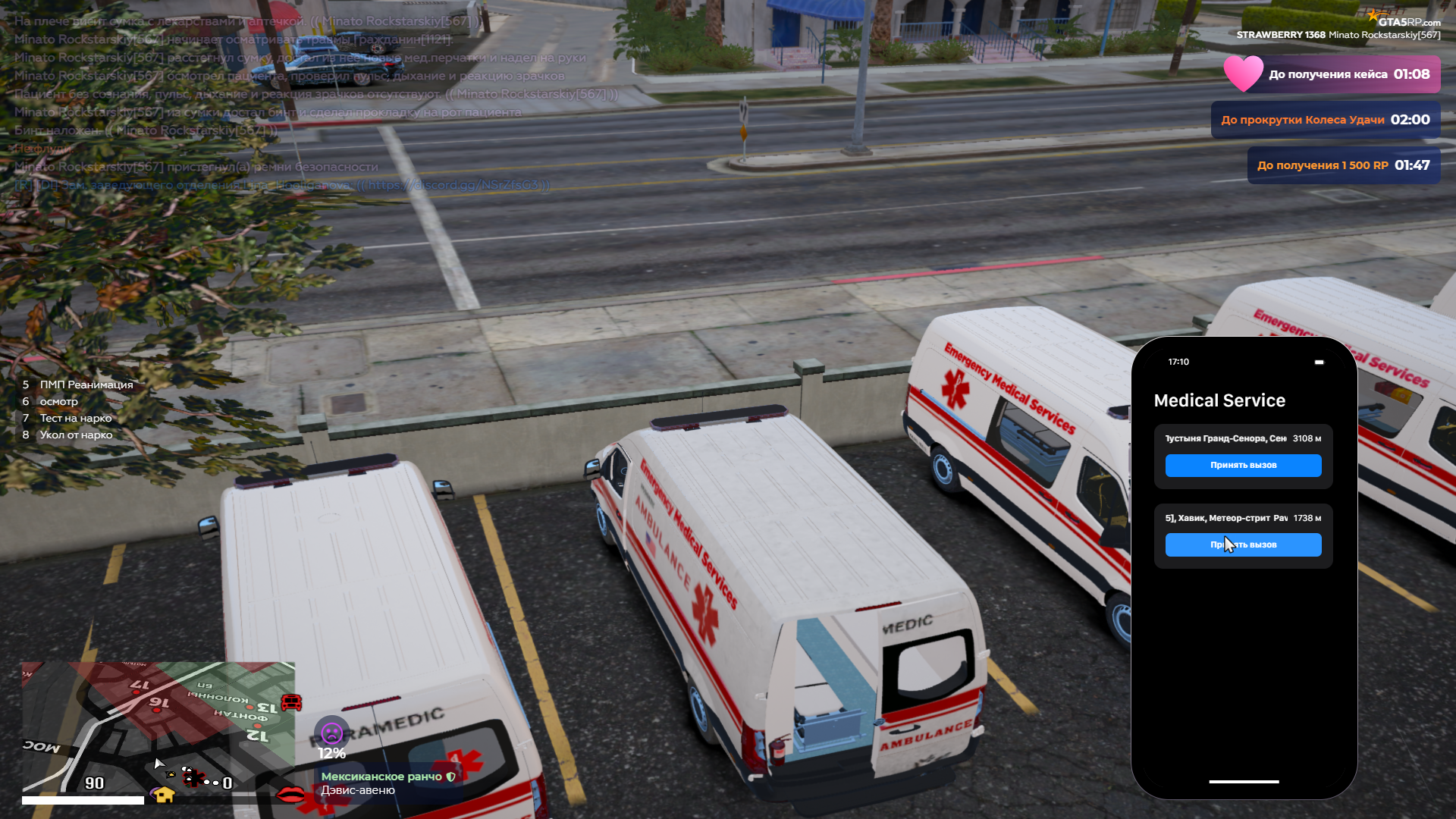
Task: Select the Хавик, Метеор-стрит call entry text
Action: [x=1225, y=518]
